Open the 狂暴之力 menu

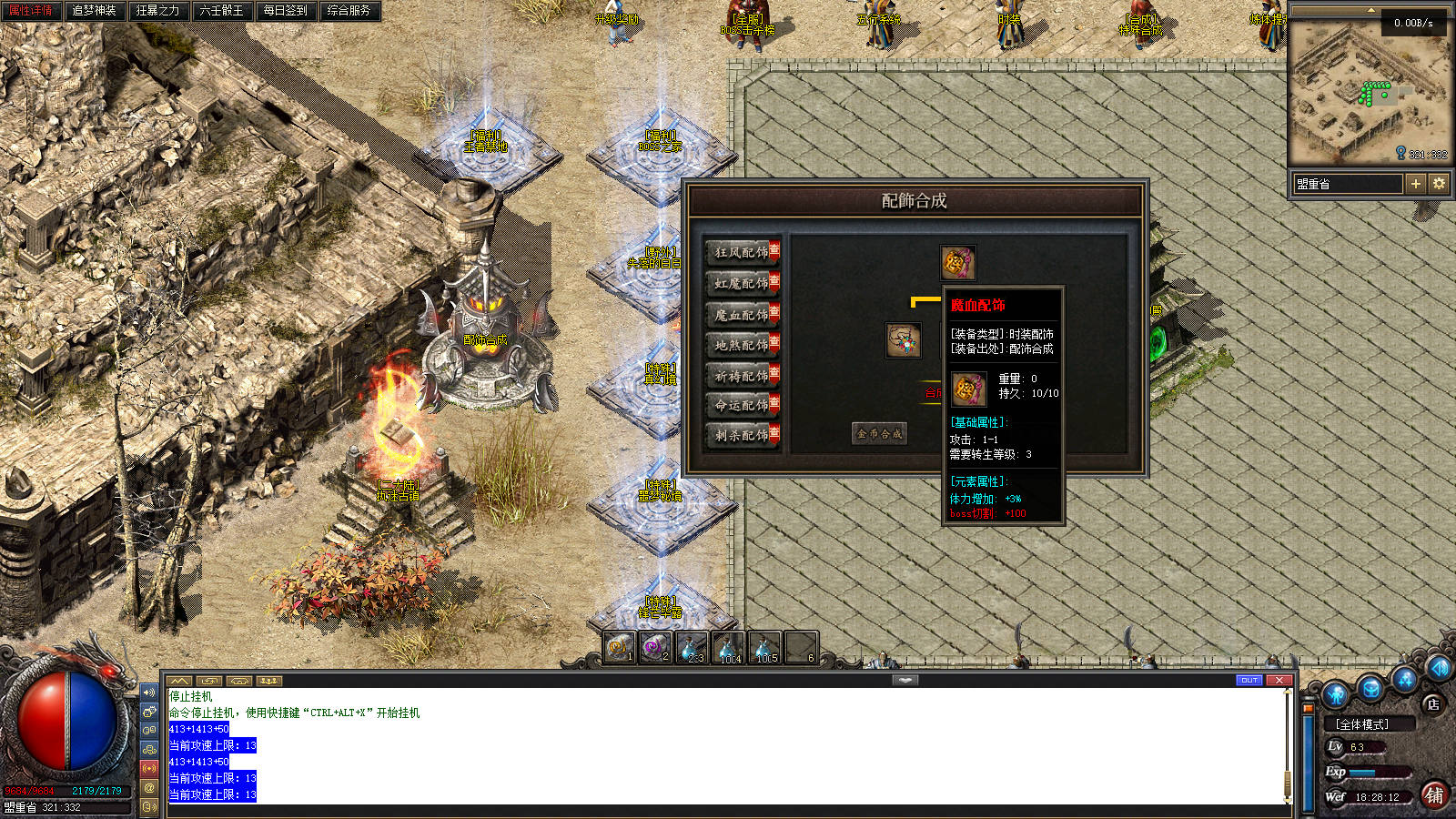coord(157,11)
